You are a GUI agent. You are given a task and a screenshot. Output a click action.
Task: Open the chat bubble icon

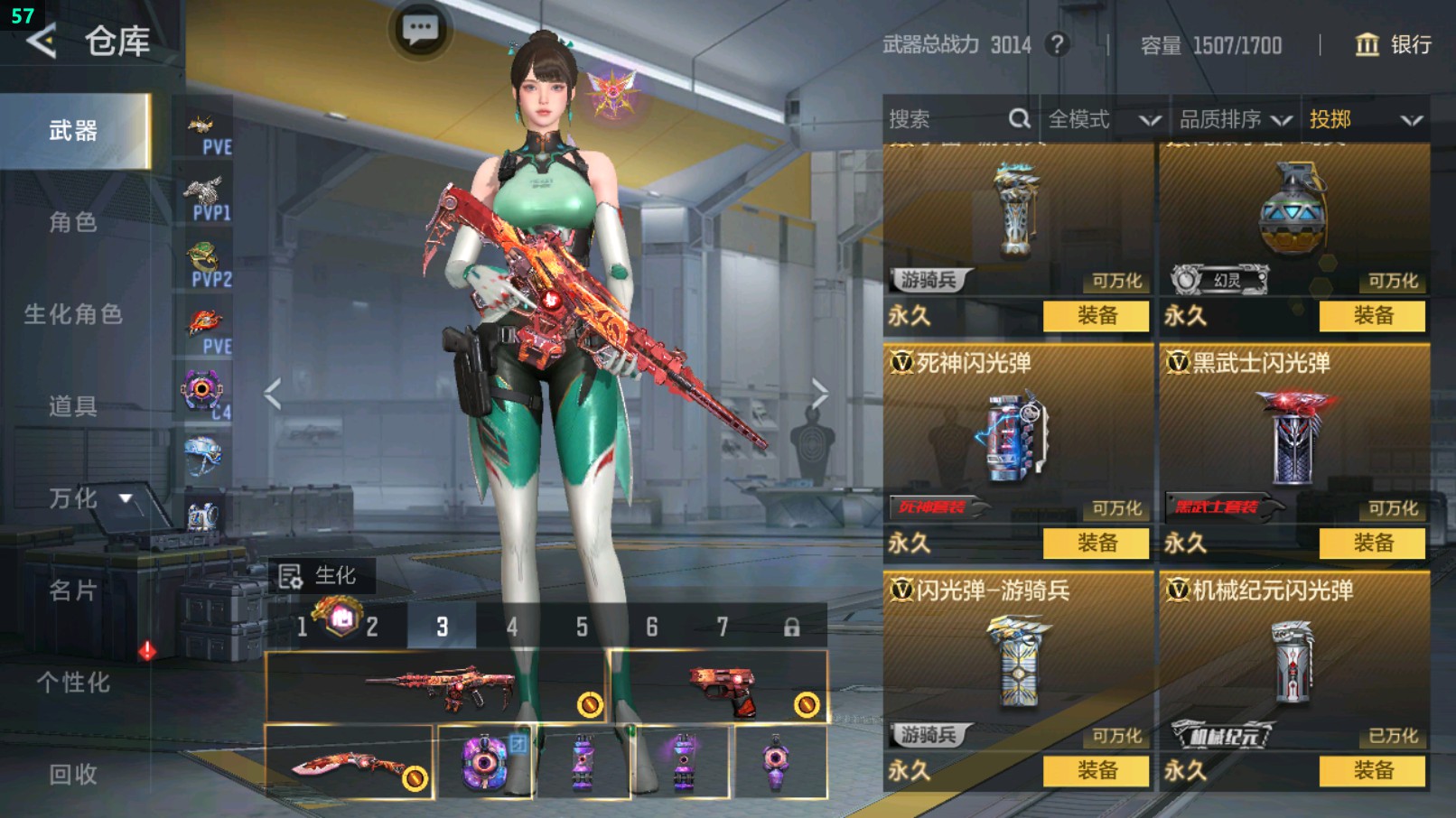(420, 30)
